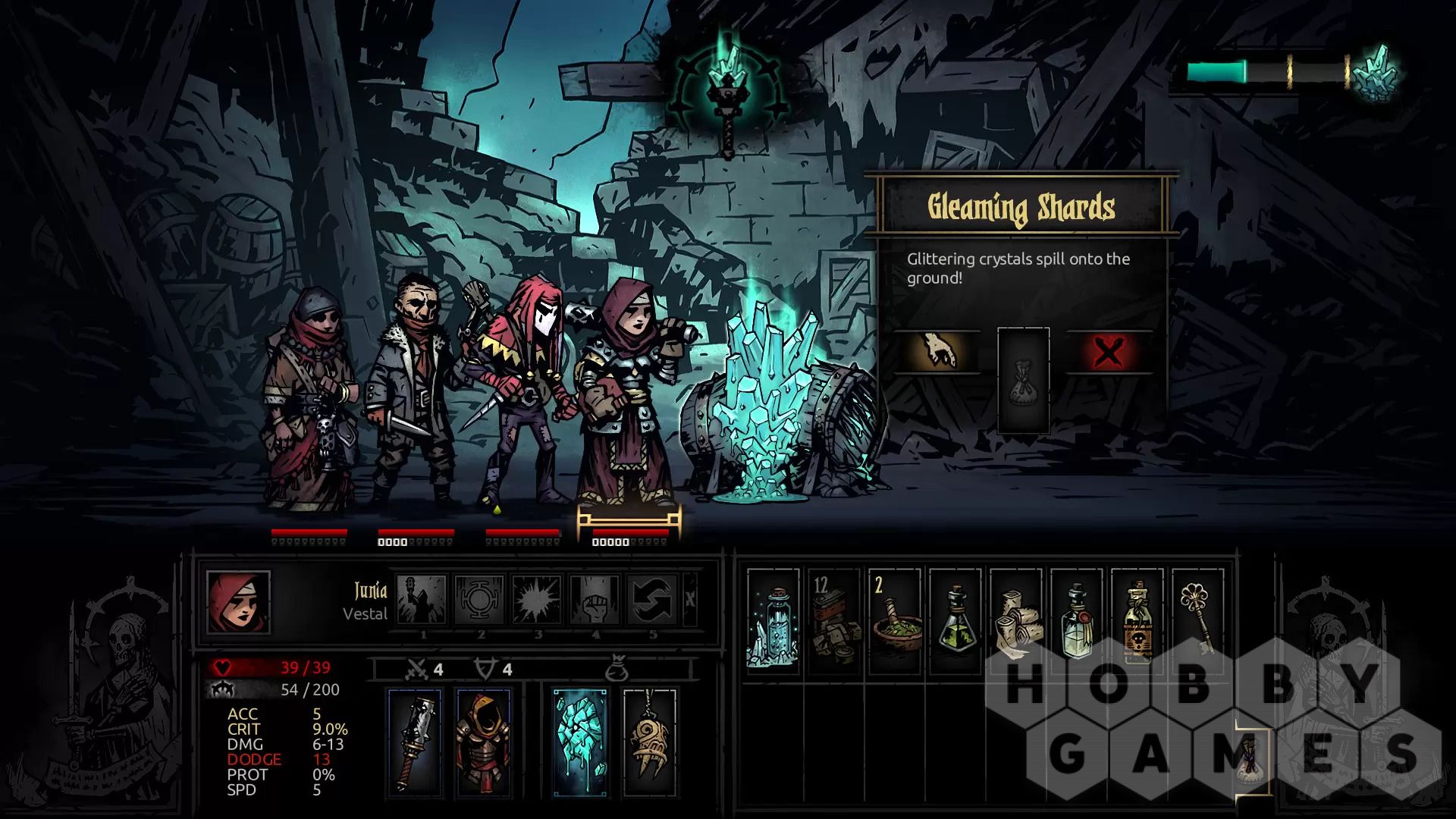Image resolution: width=1456 pixels, height=819 pixels.
Task: Choose the raised fist skill icon
Action: tap(595, 599)
